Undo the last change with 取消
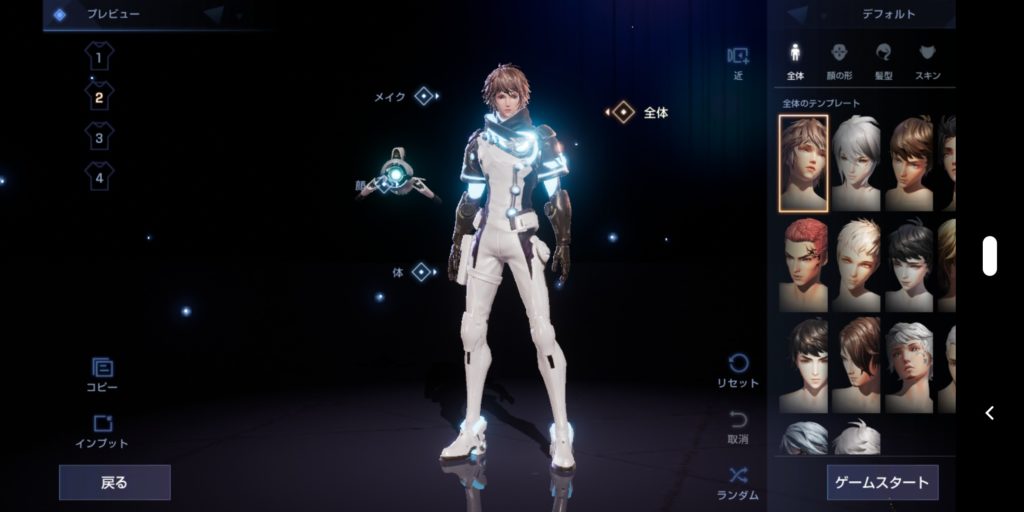Image resolution: width=1024 pixels, height=512 pixels. point(738,427)
